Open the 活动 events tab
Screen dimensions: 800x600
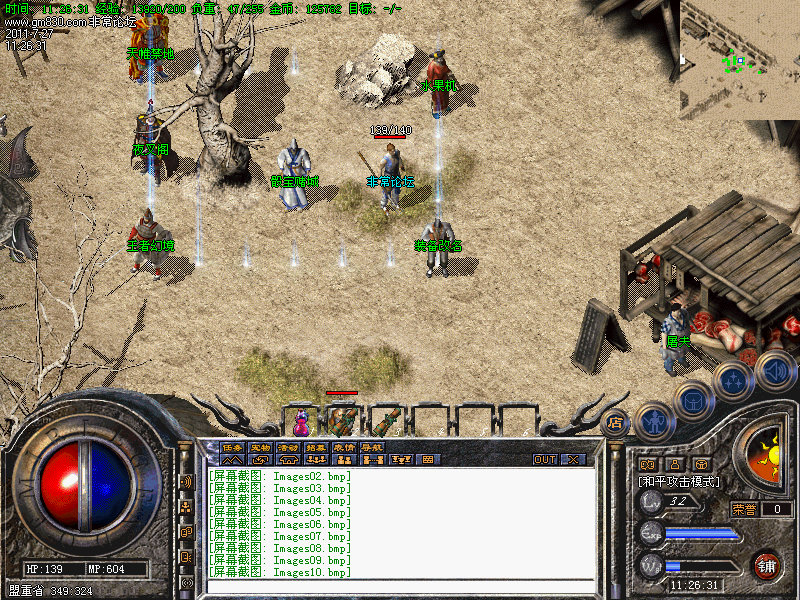288,447
